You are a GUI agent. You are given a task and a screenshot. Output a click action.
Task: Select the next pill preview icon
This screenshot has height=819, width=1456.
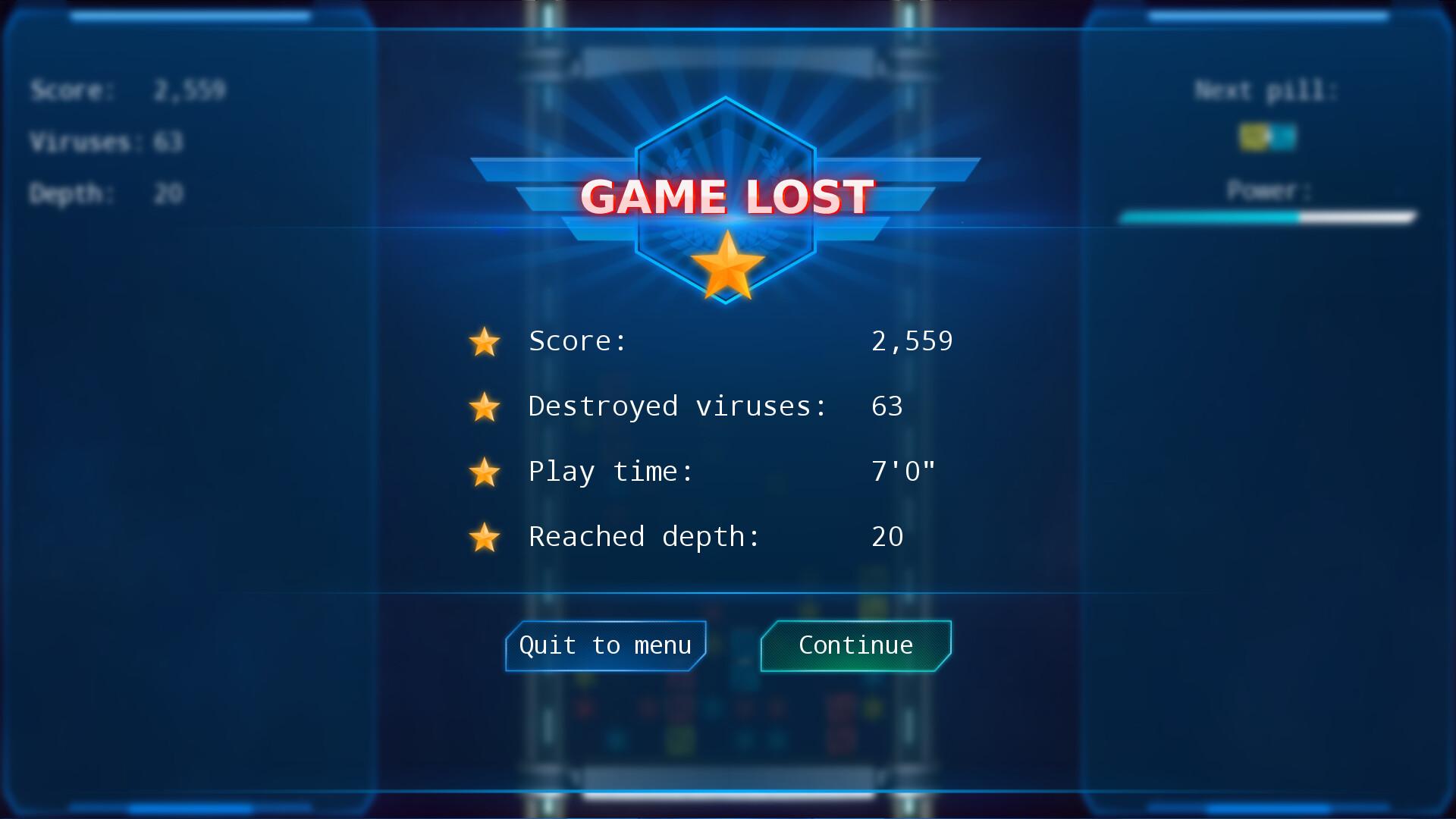[1266, 138]
